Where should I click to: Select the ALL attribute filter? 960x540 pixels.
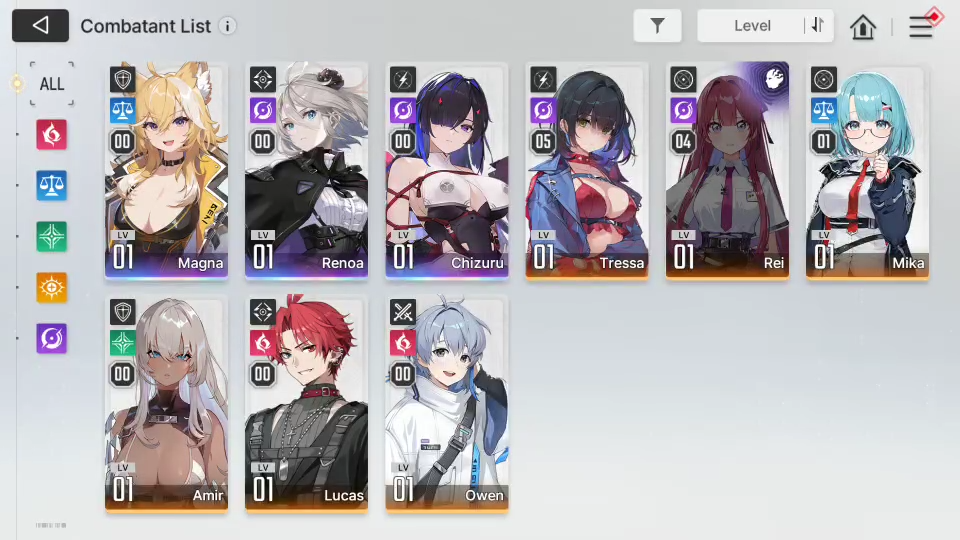(52, 84)
